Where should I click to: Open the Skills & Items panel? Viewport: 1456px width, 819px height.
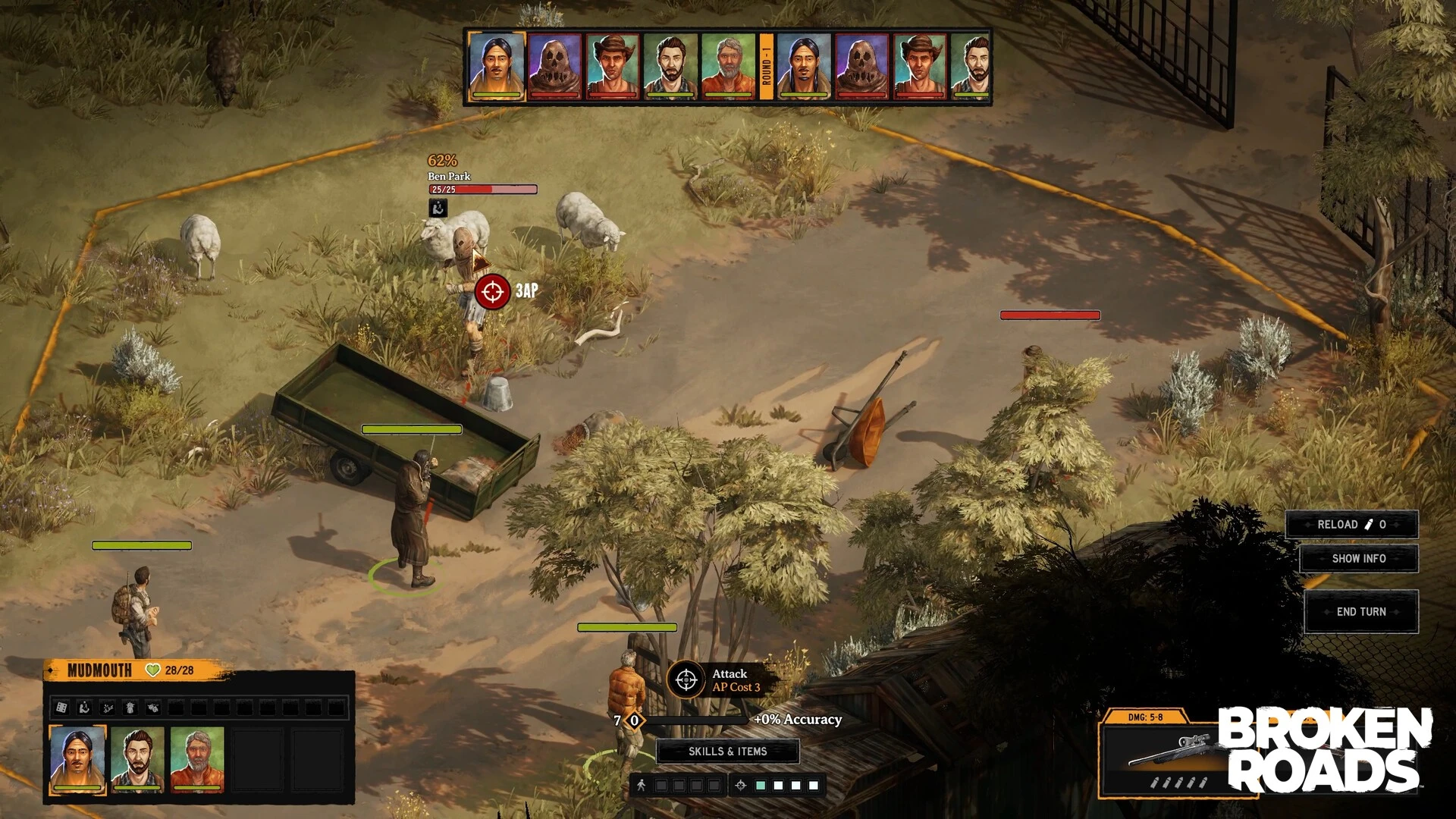[727, 752]
